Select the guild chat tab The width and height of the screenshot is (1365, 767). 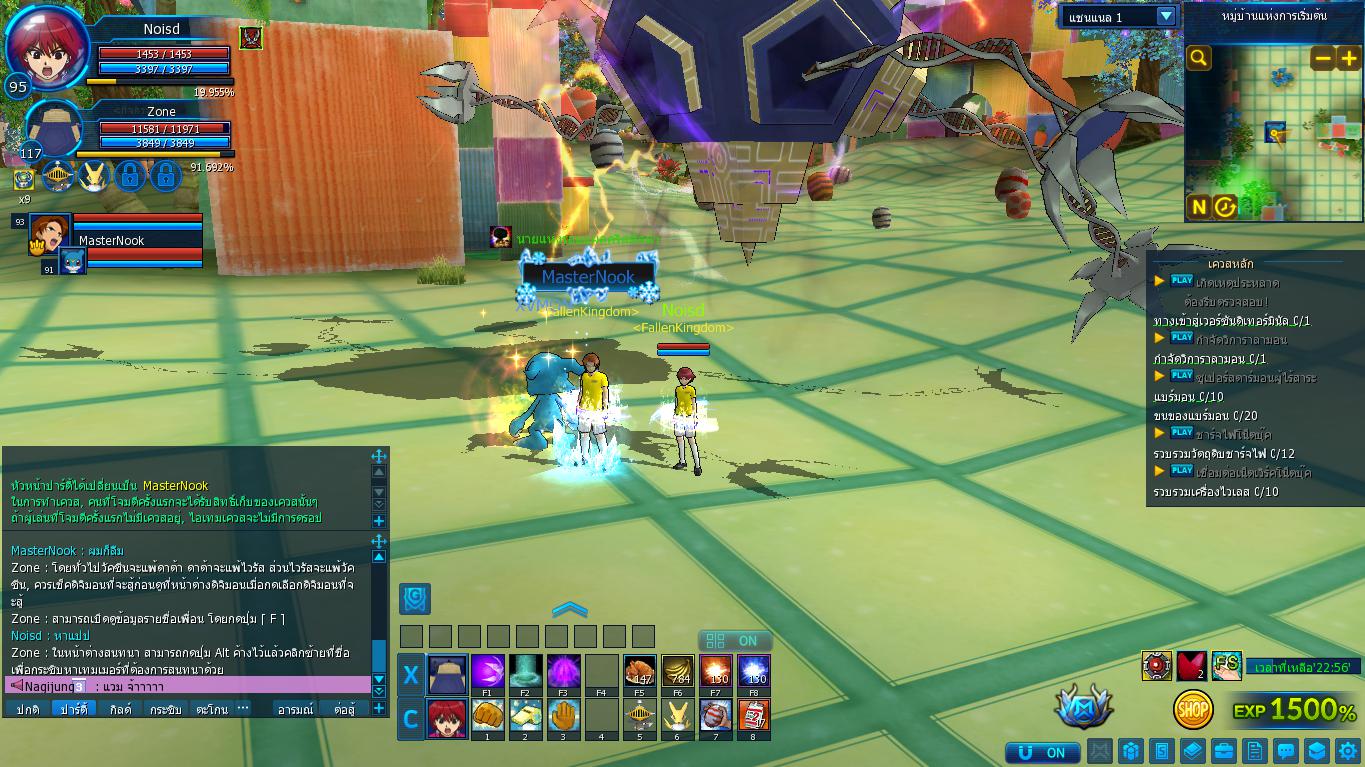(120, 709)
